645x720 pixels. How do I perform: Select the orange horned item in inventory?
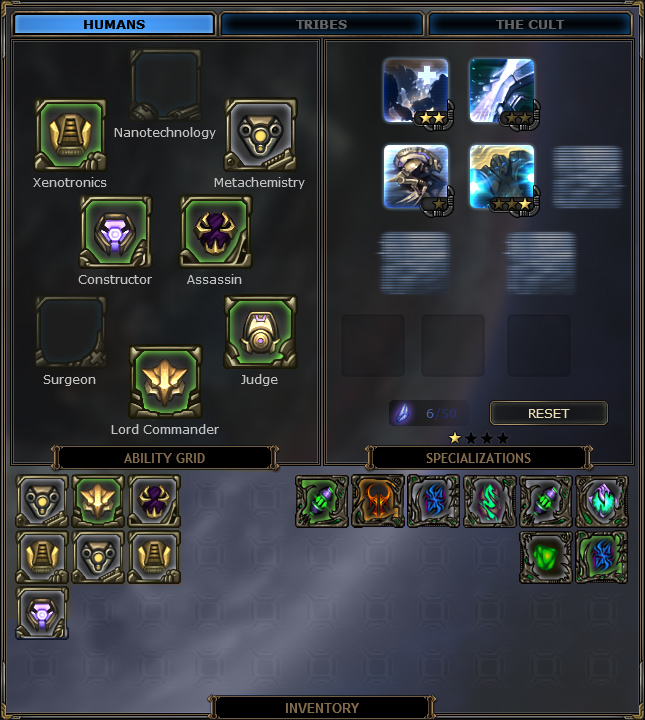[x=378, y=501]
